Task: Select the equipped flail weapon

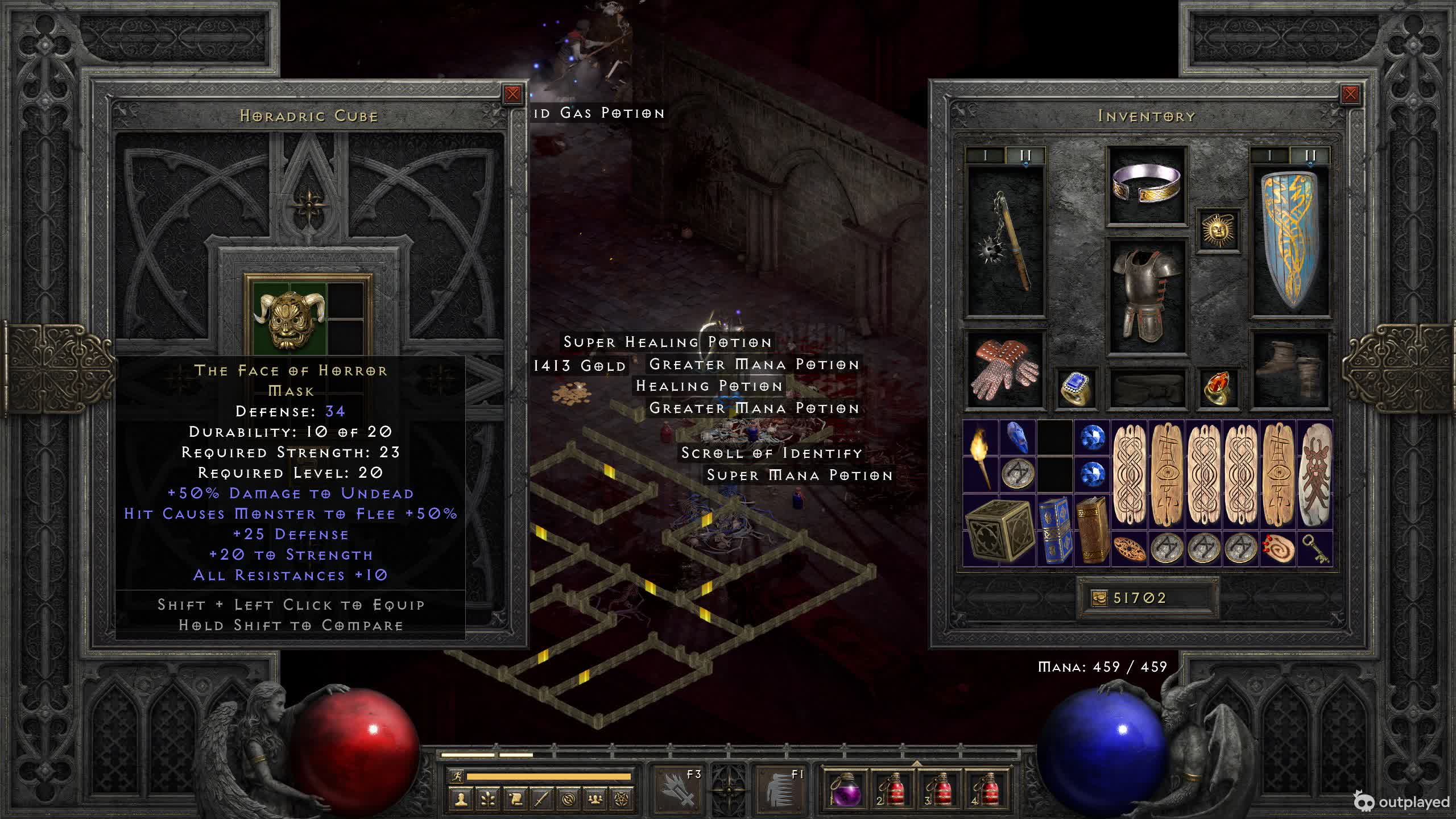Action: (x=1006, y=242)
